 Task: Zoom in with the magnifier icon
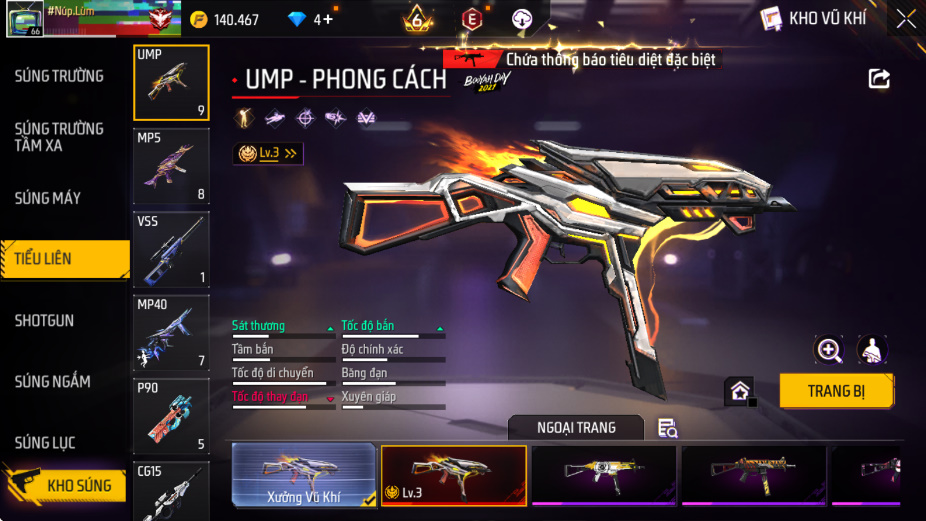829,349
